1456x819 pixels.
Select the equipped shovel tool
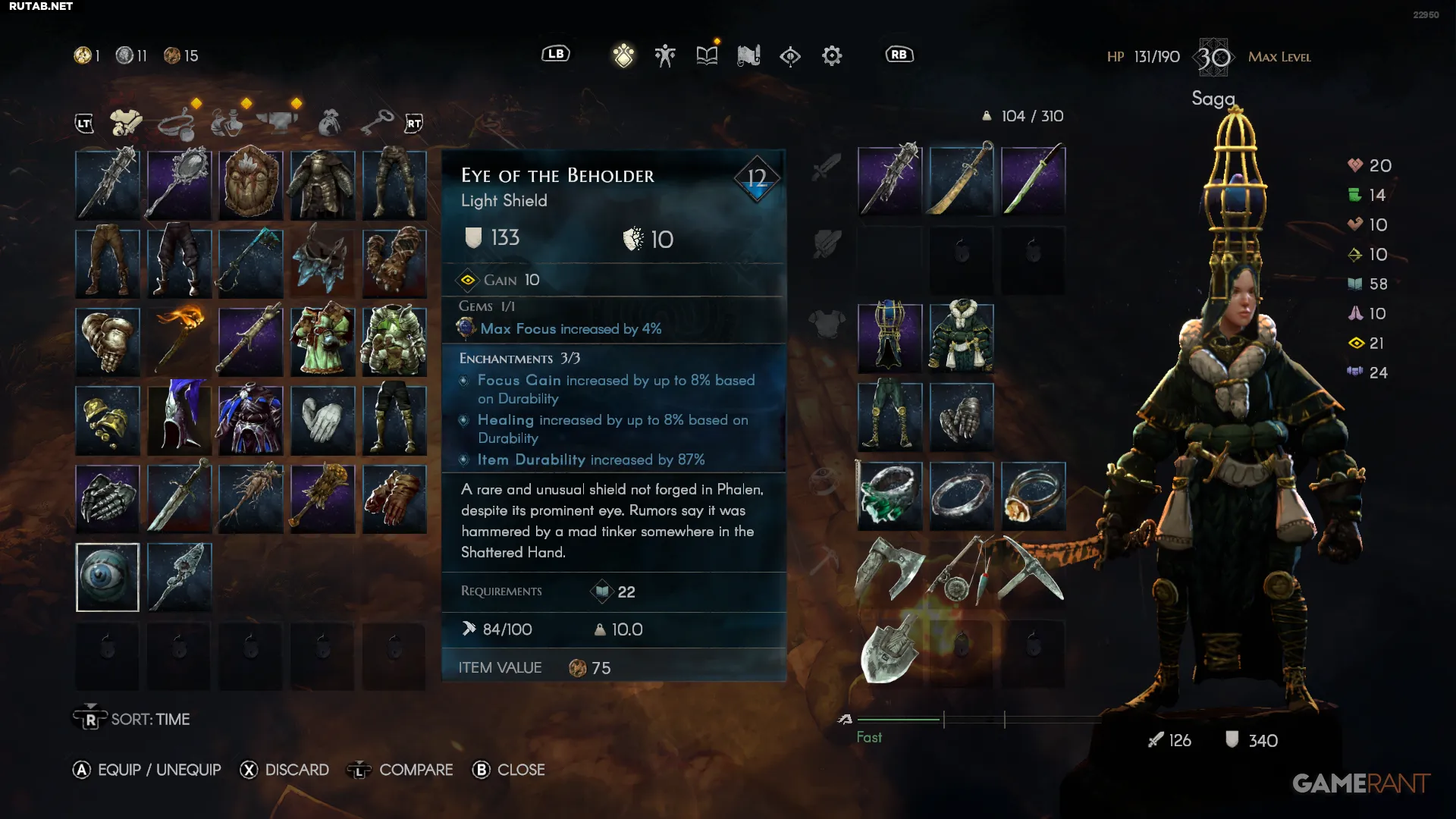(x=890, y=654)
